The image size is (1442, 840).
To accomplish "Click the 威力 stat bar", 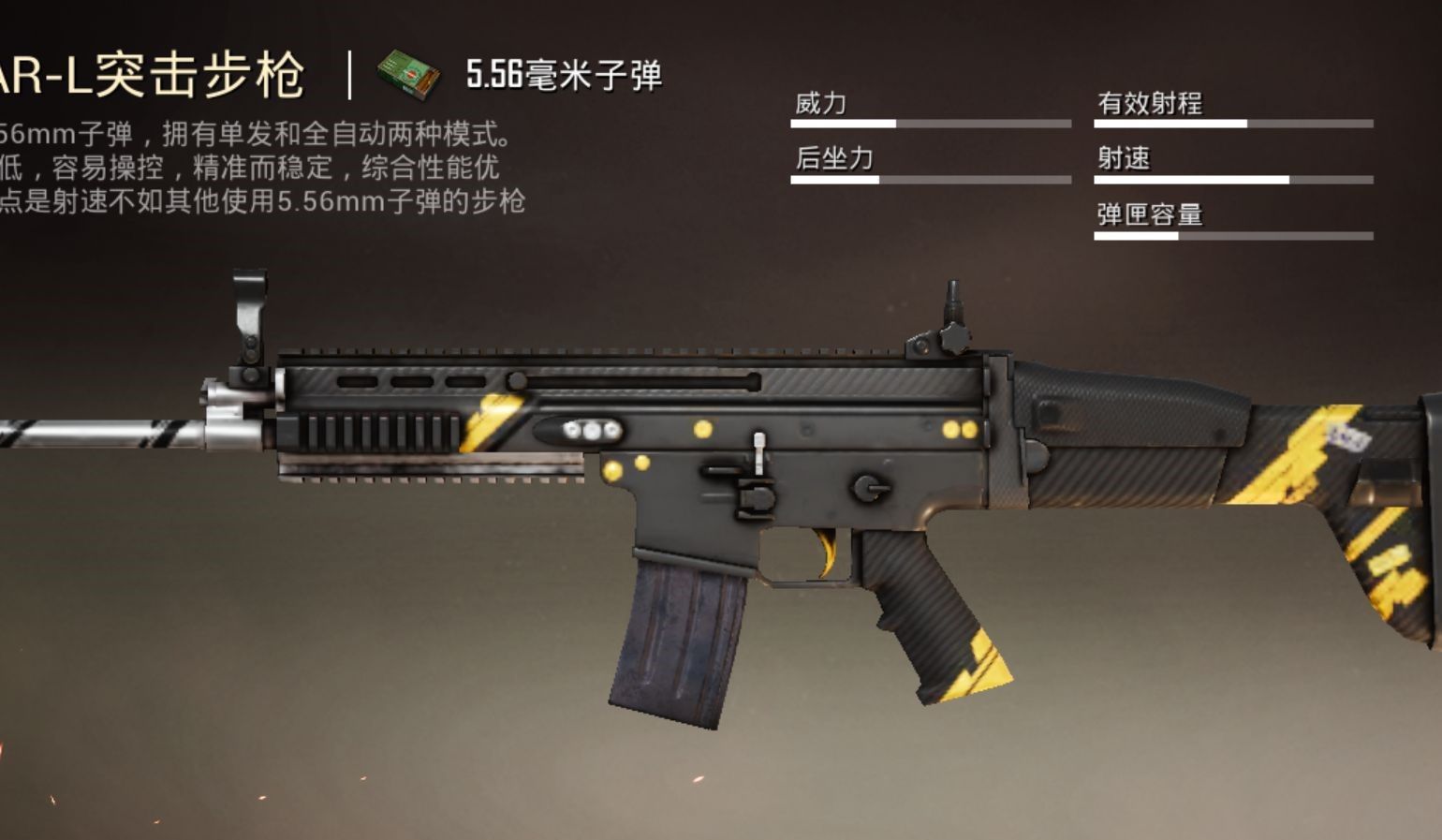I will coord(932,121).
